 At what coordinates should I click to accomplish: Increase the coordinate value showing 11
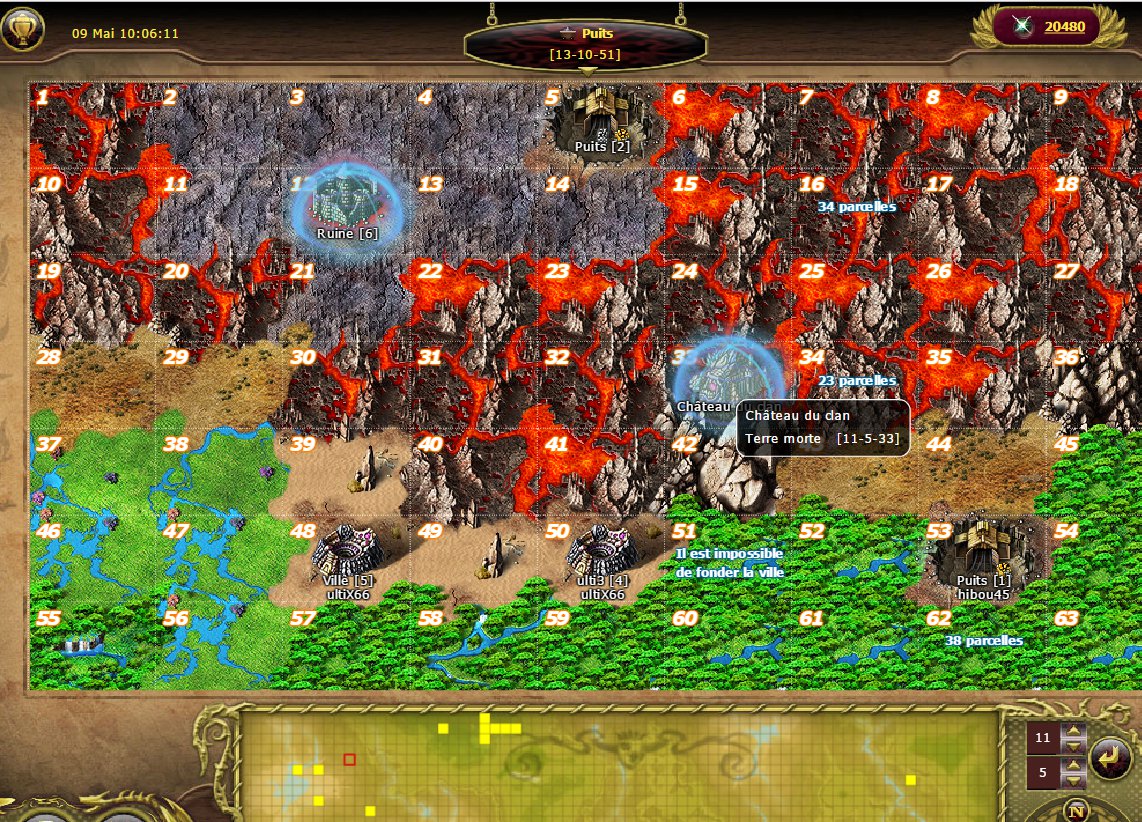pyautogui.click(x=1074, y=732)
